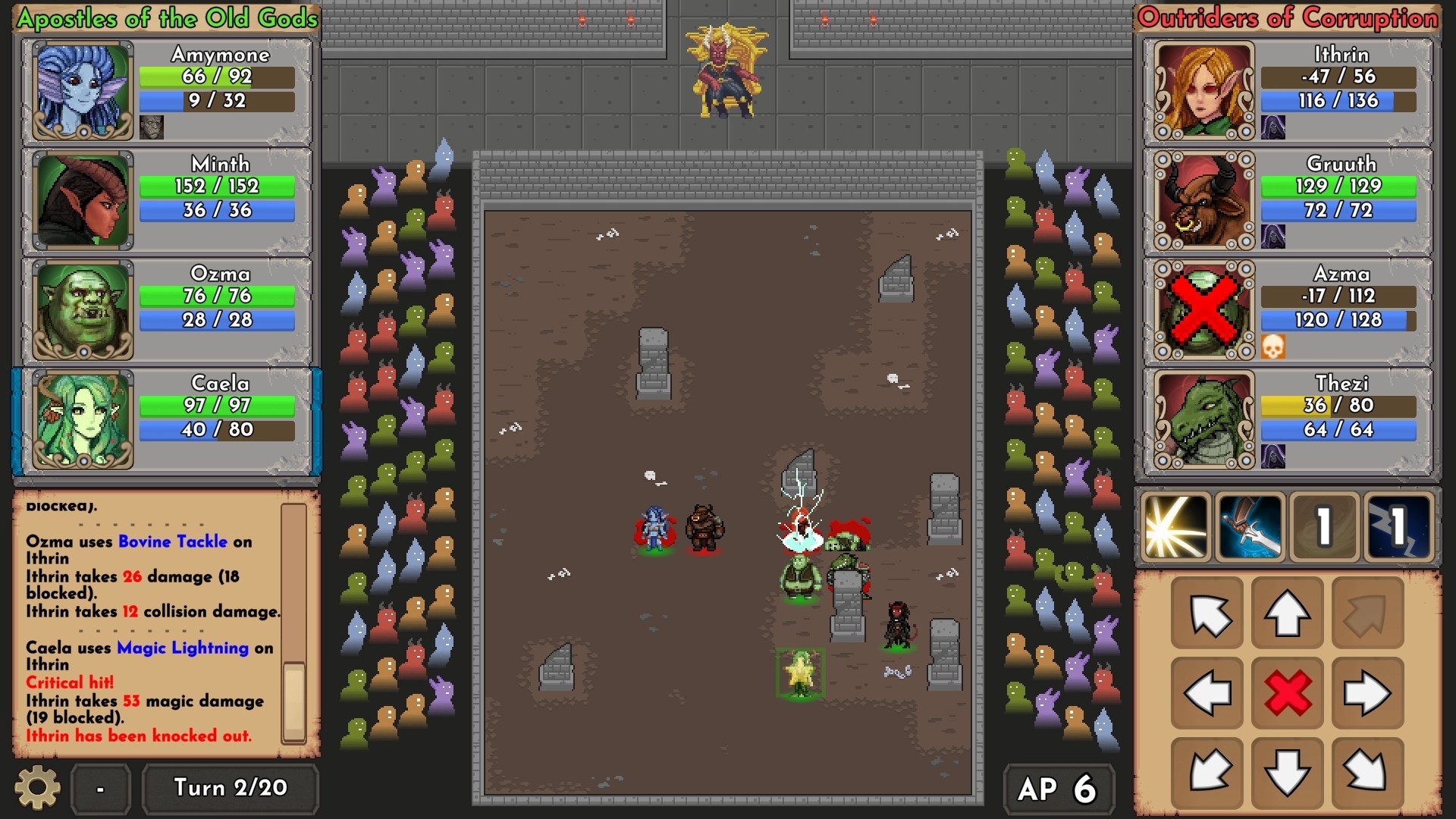Click the red X to cancel movement
Viewport: 1456px width, 819px height.
point(1287,692)
